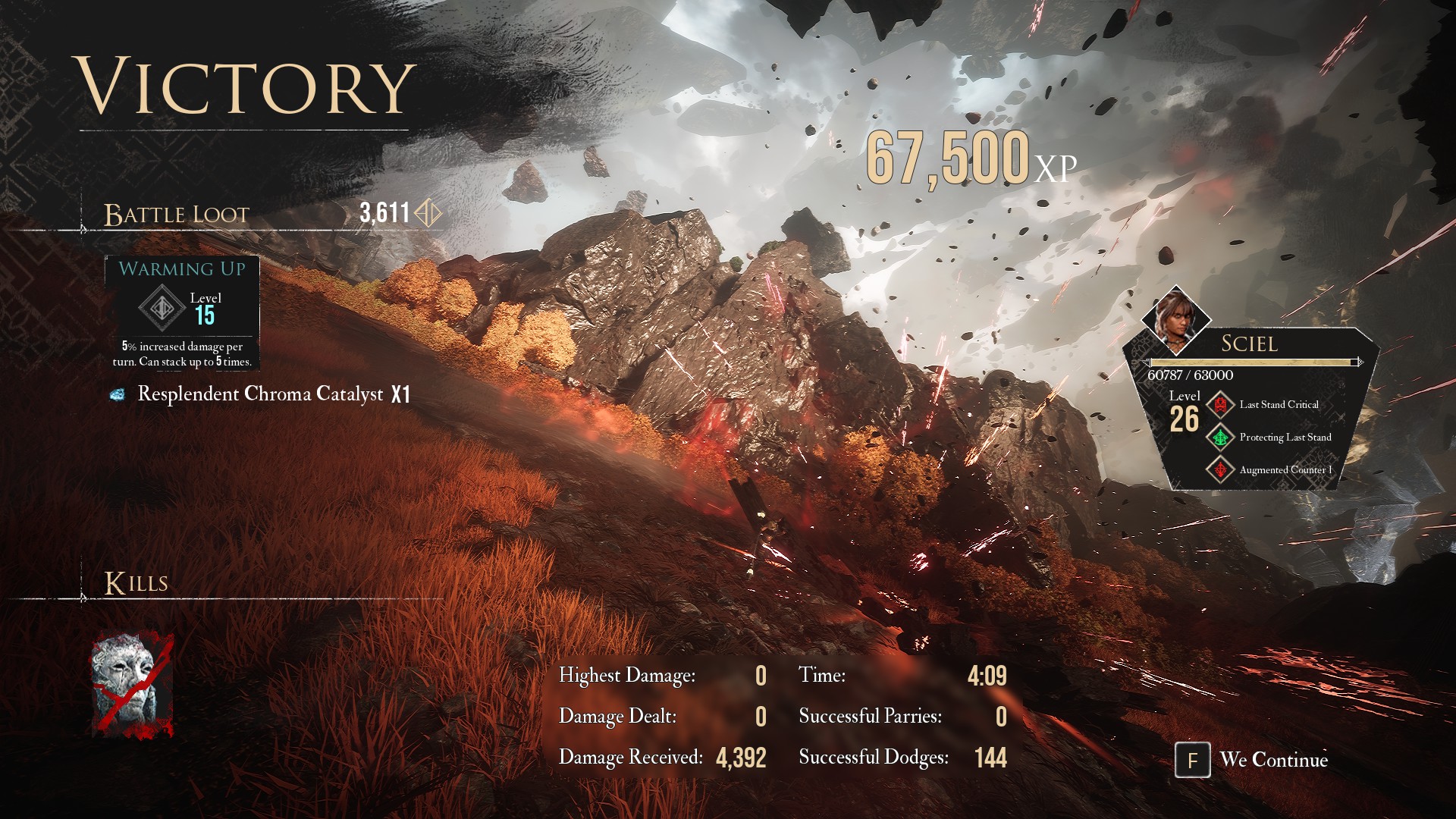Select the Augmented Counter I picto icon
Screen dimensions: 1456x819
[x=1220, y=470]
